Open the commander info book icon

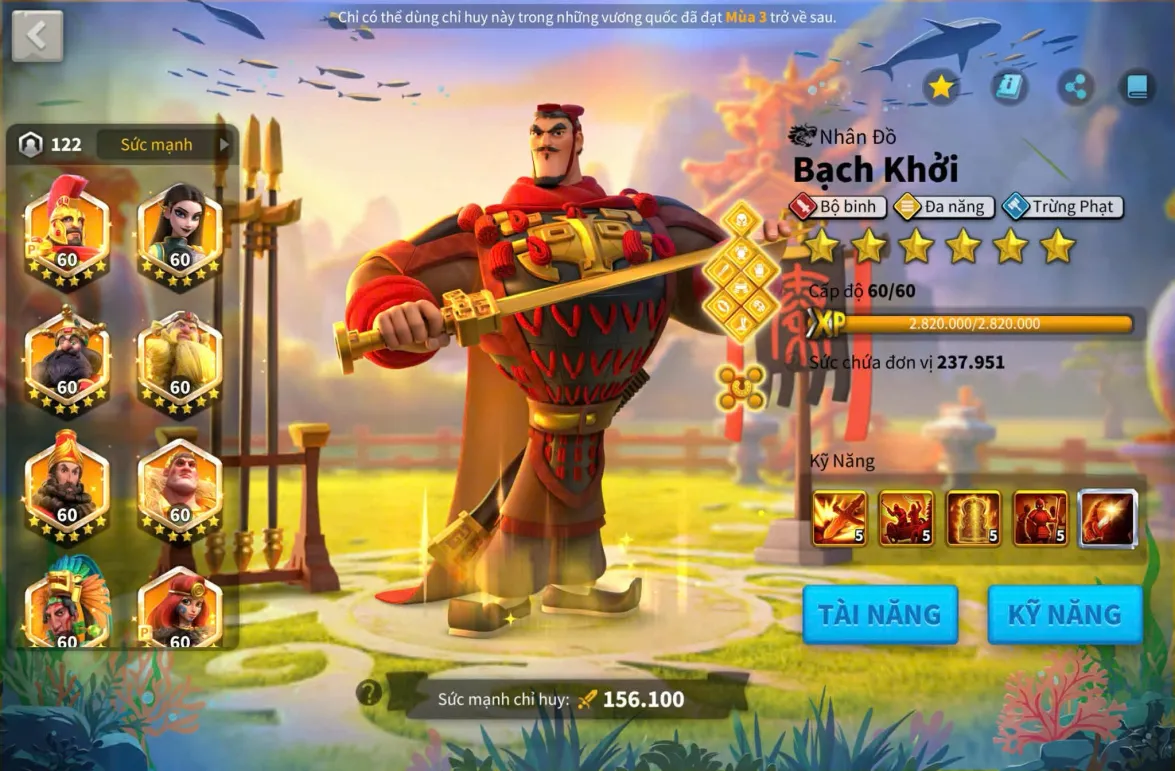click(1009, 88)
